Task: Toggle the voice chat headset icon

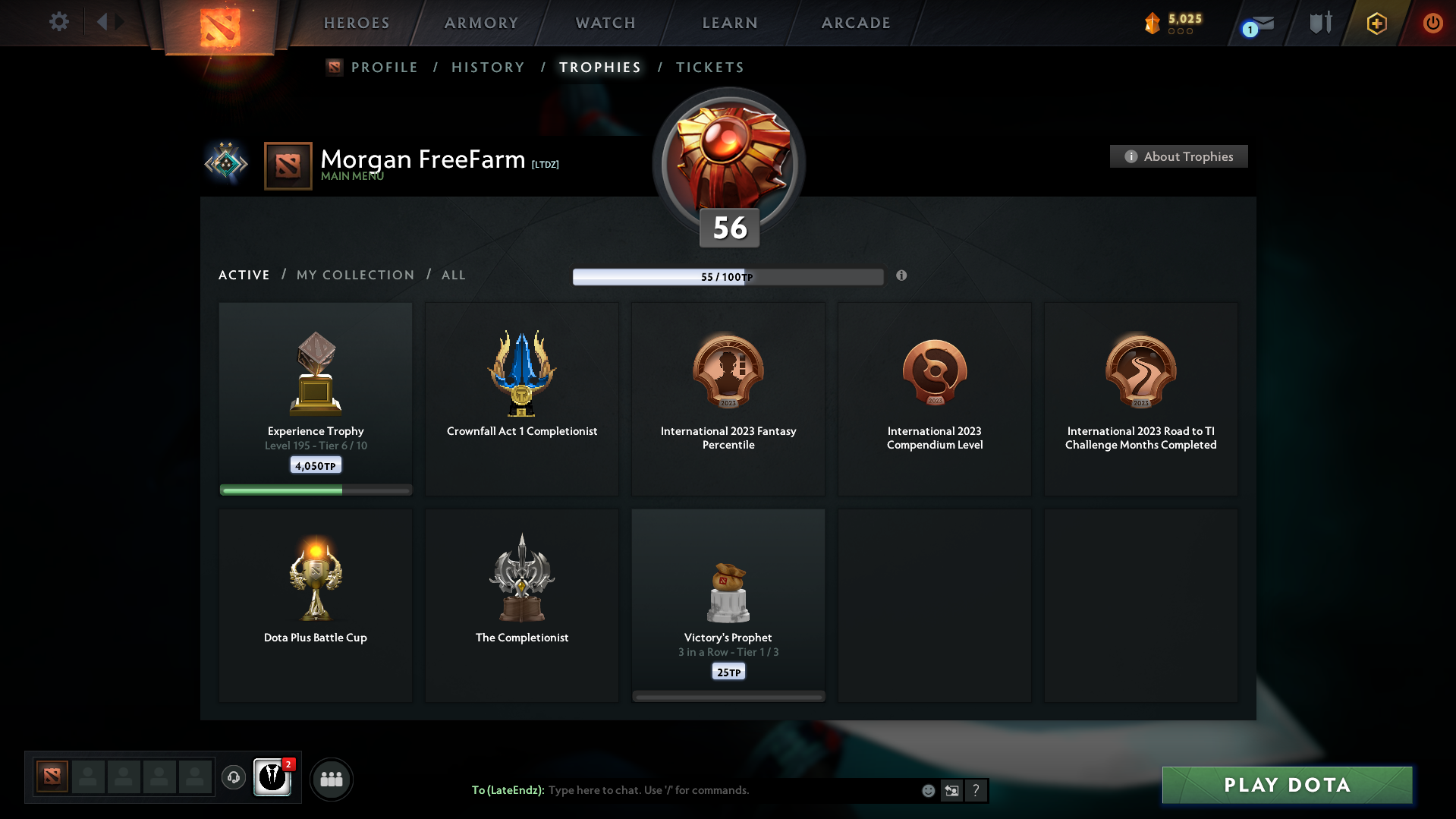Action: [x=234, y=778]
